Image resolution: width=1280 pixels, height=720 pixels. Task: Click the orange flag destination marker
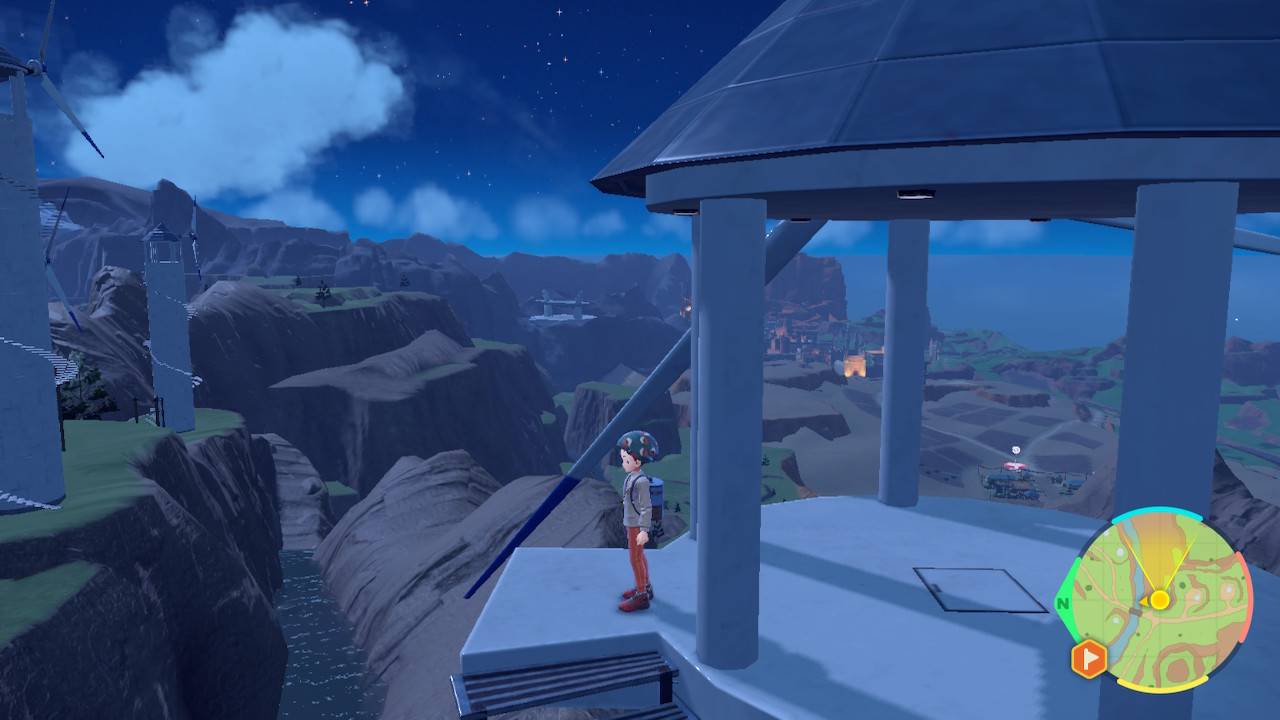click(1088, 659)
